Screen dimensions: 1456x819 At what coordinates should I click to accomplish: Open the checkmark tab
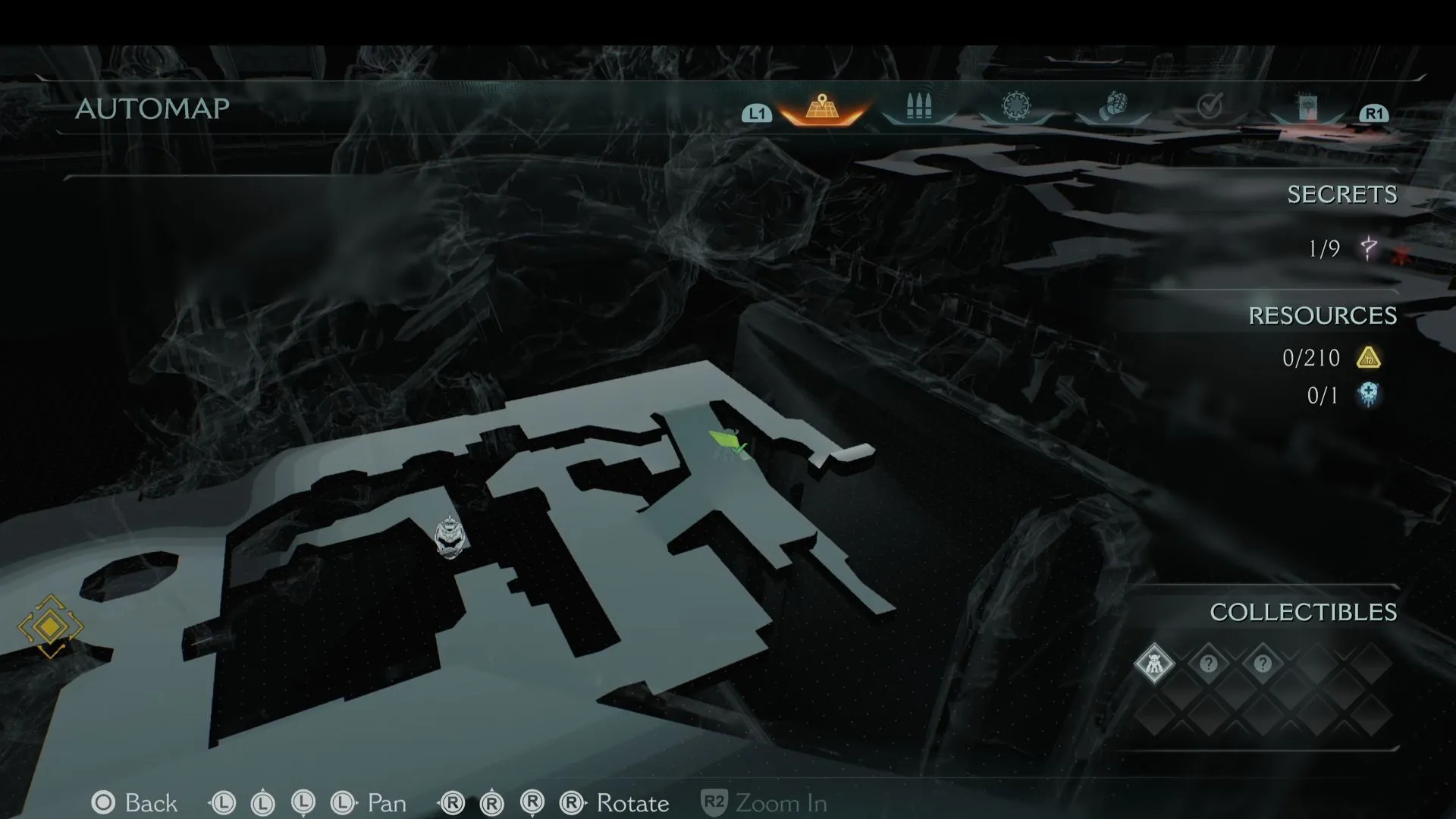click(x=1210, y=107)
